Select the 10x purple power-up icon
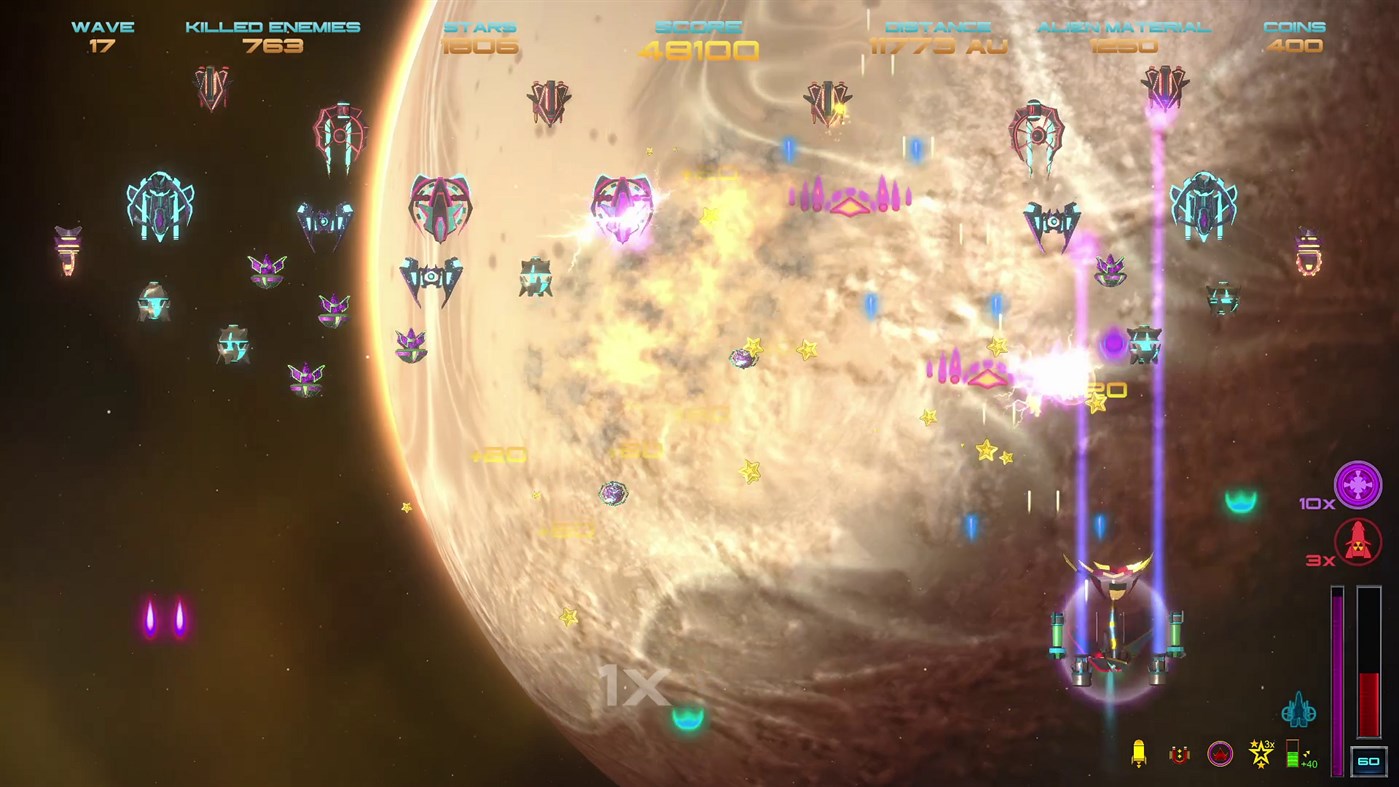 click(1358, 487)
